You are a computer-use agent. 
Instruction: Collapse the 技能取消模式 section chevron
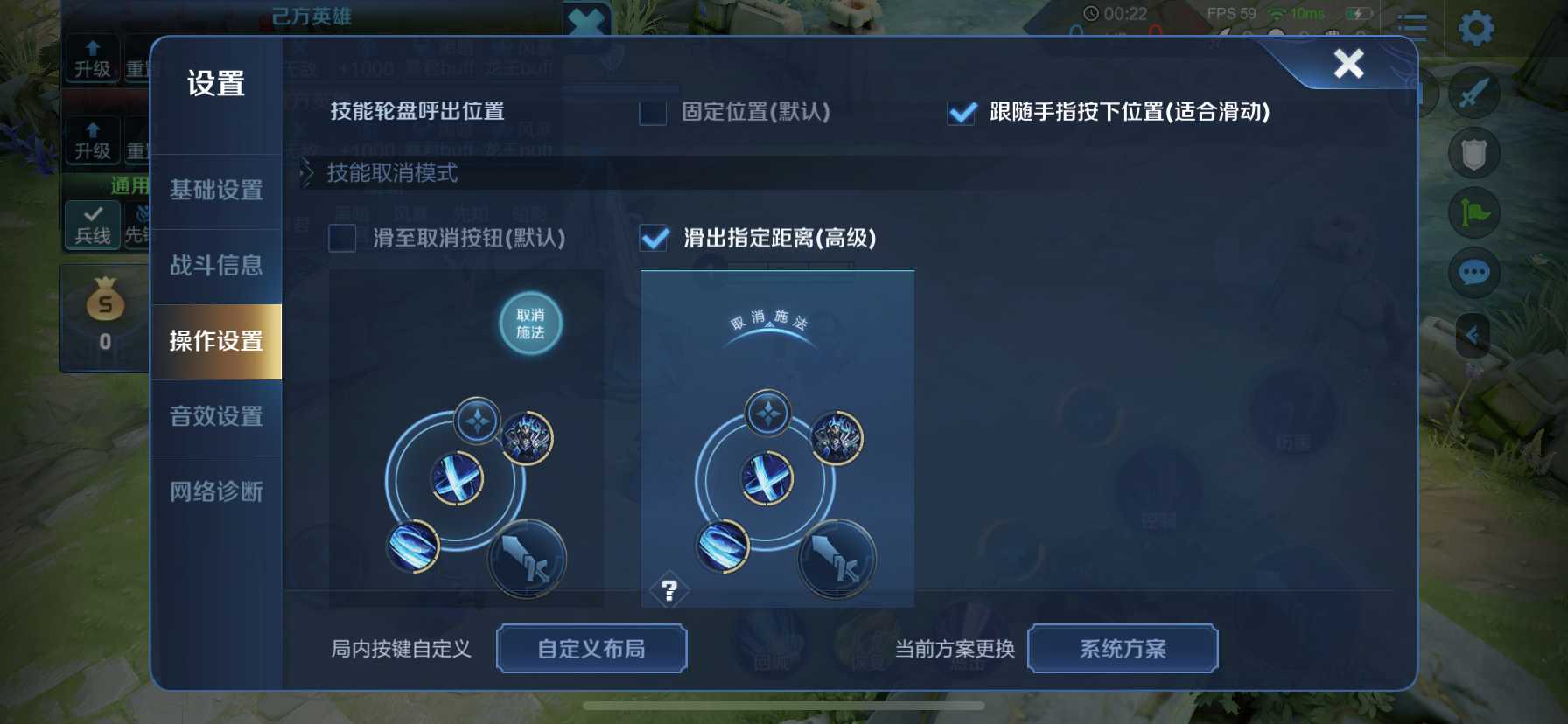[x=305, y=174]
